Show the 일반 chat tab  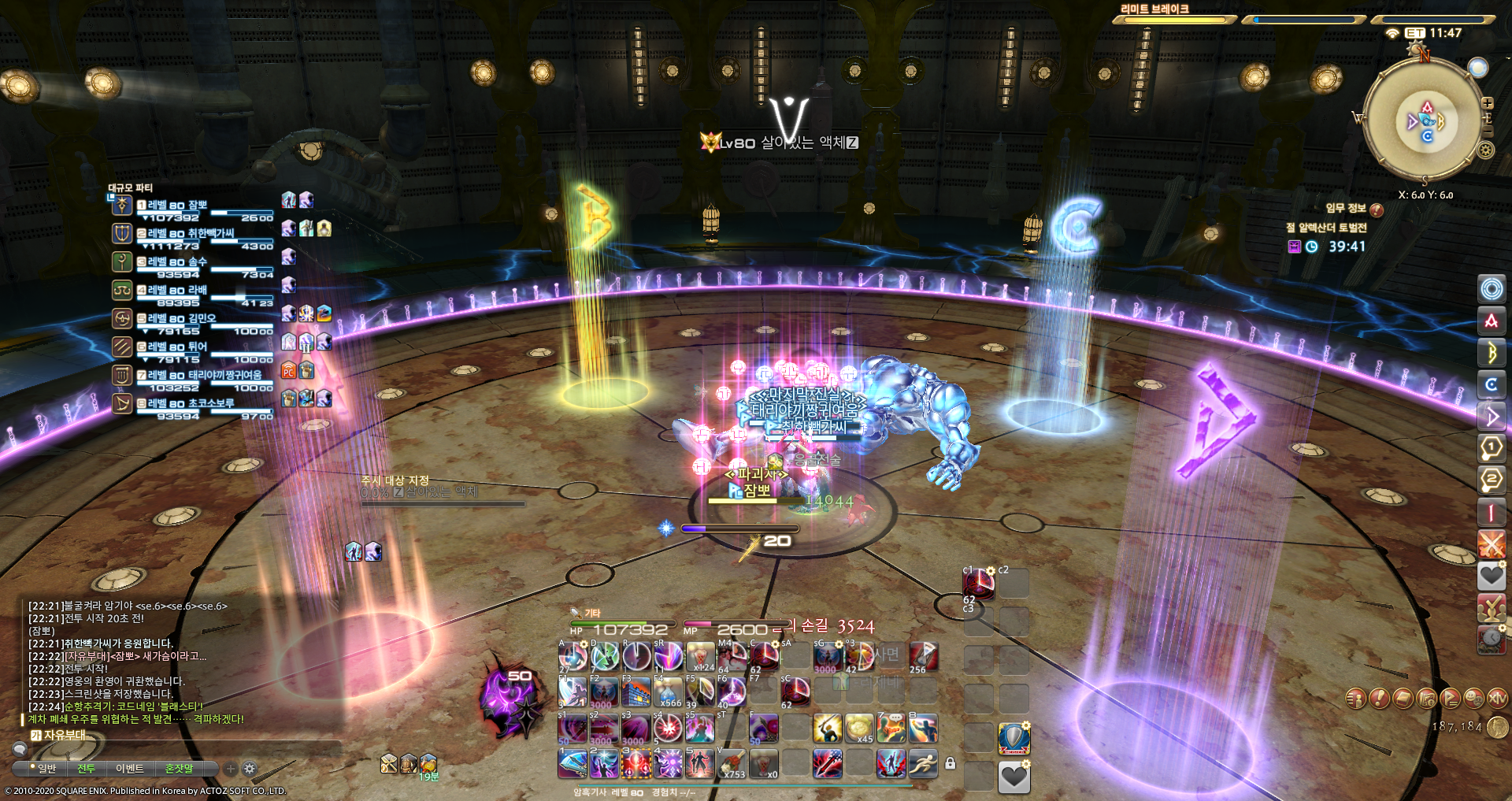pyautogui.click(x=46, y=768)
